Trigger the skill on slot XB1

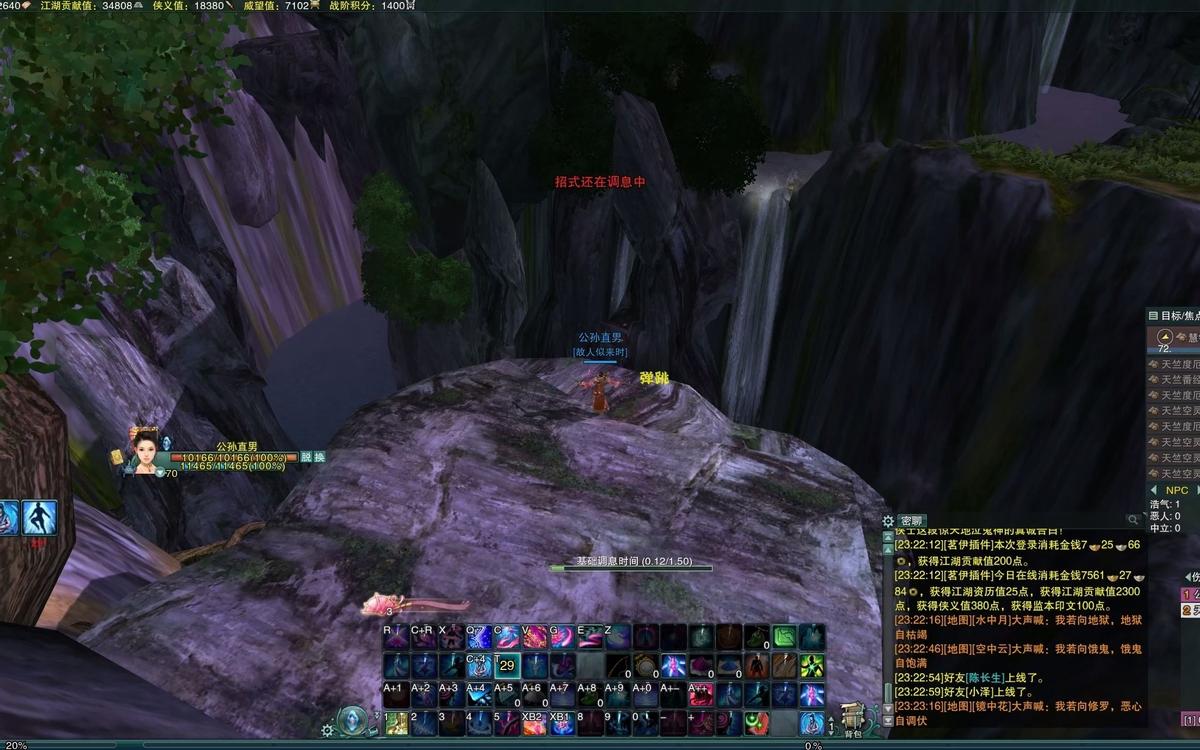(x=562, y=723)
